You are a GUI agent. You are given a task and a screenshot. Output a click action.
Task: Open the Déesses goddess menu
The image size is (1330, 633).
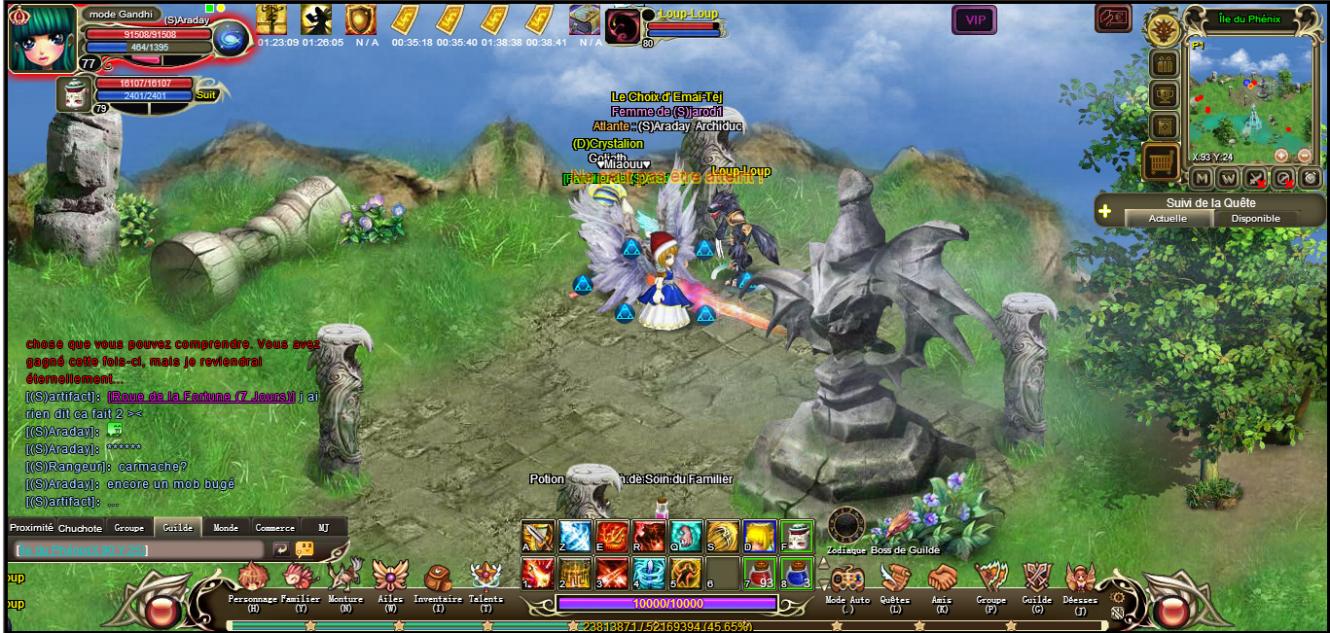1080,579
